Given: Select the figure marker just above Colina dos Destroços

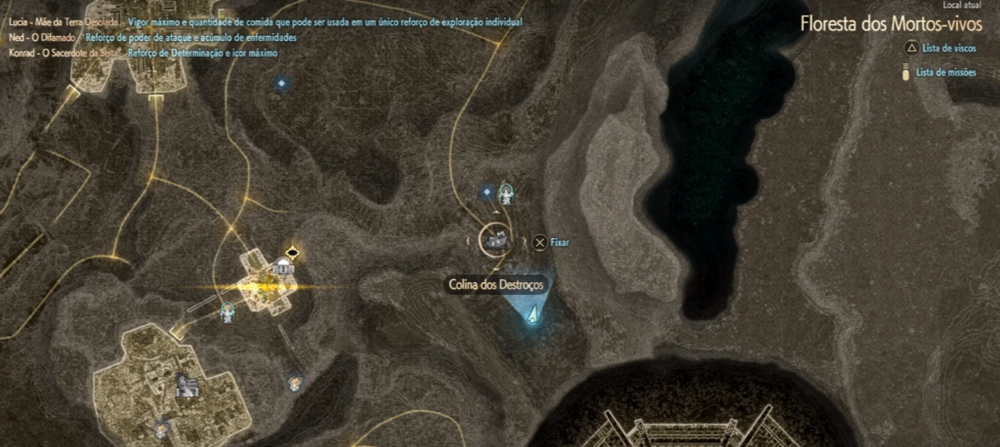Looking at the screenshot, I should (x=507, y=191).
